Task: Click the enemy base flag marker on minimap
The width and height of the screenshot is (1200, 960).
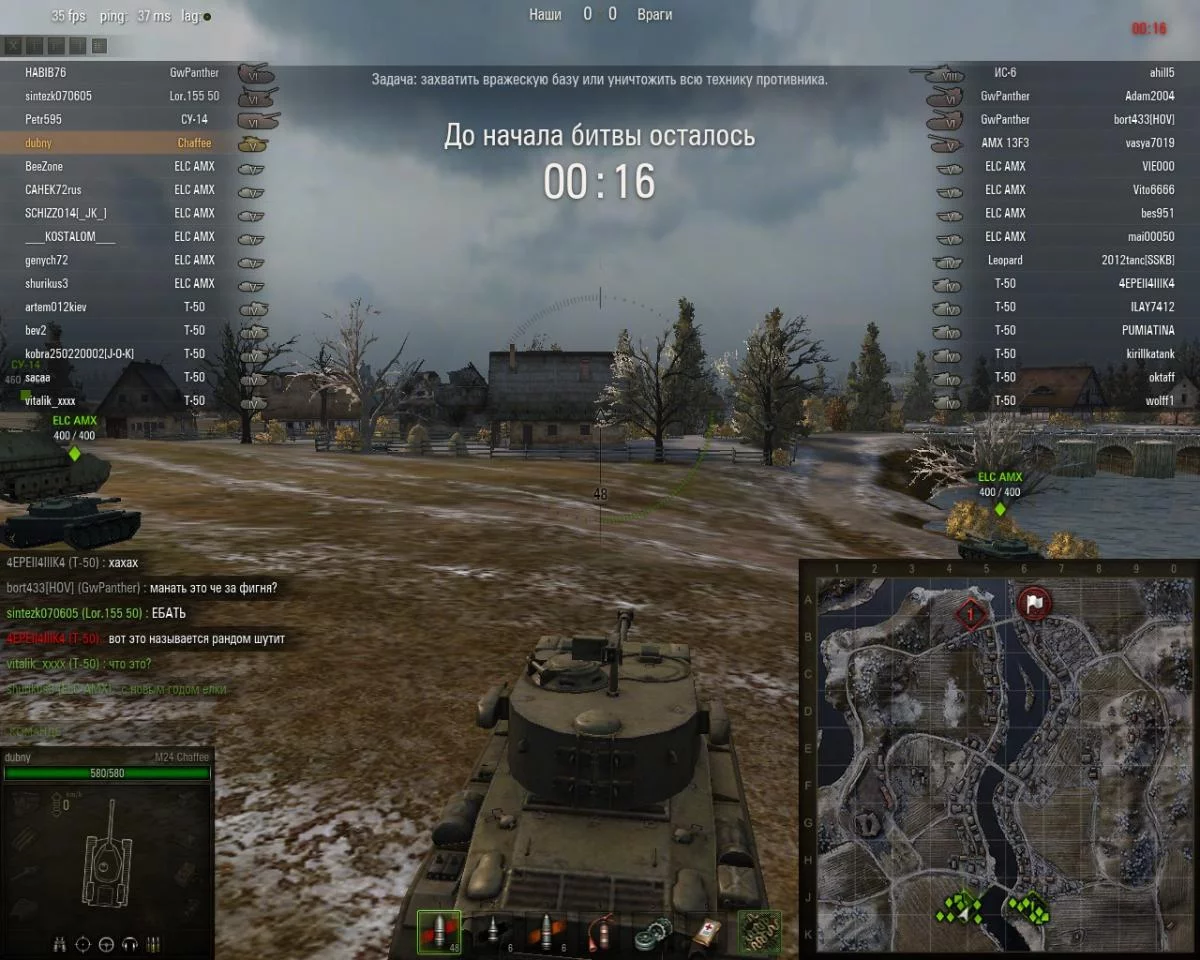Action: coord(1035,603)
